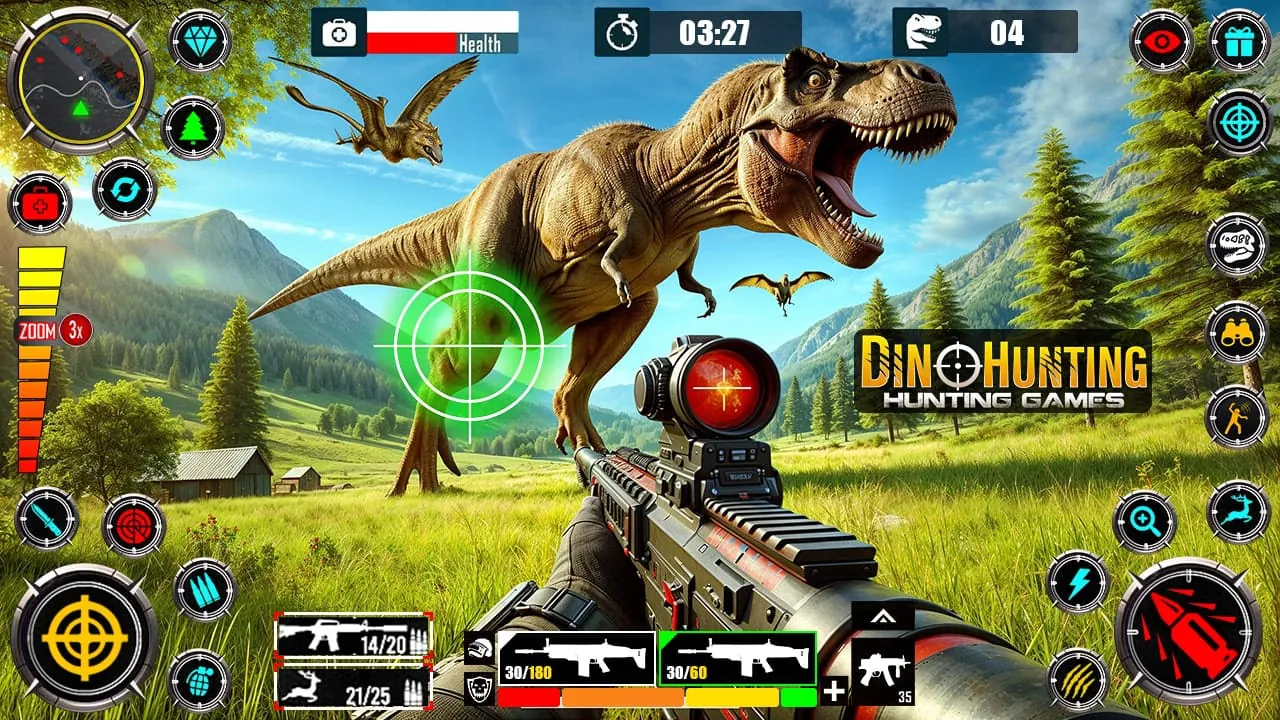Toggle the camera icon beside the Health bar
Screen dimensions: 1280x720
[340, 33]
